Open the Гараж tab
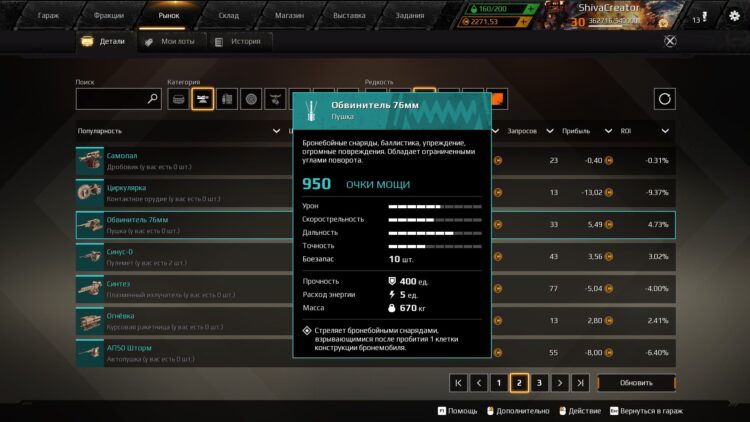 click(48, 16)
